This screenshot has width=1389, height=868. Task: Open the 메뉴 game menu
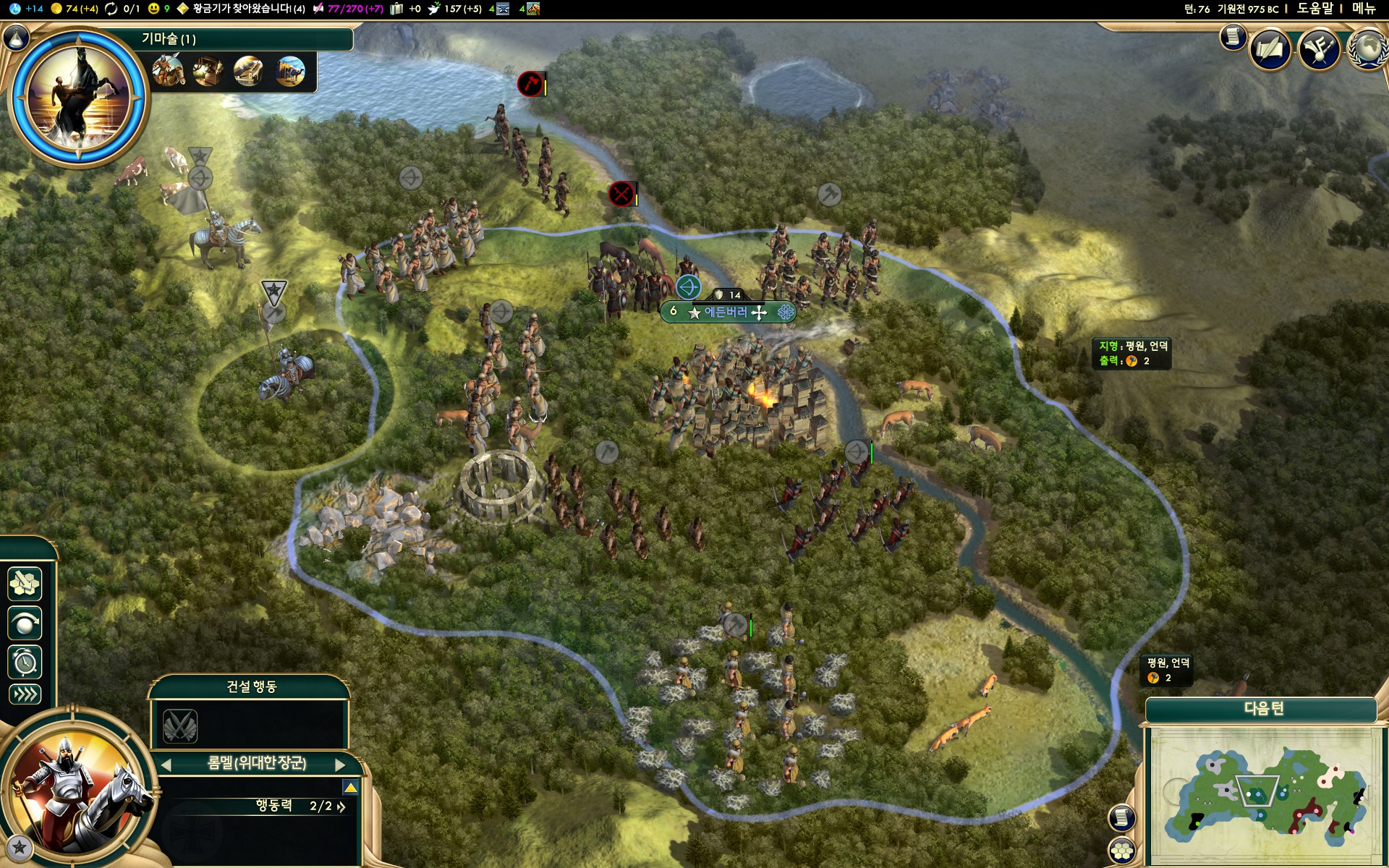point(1364,9)
